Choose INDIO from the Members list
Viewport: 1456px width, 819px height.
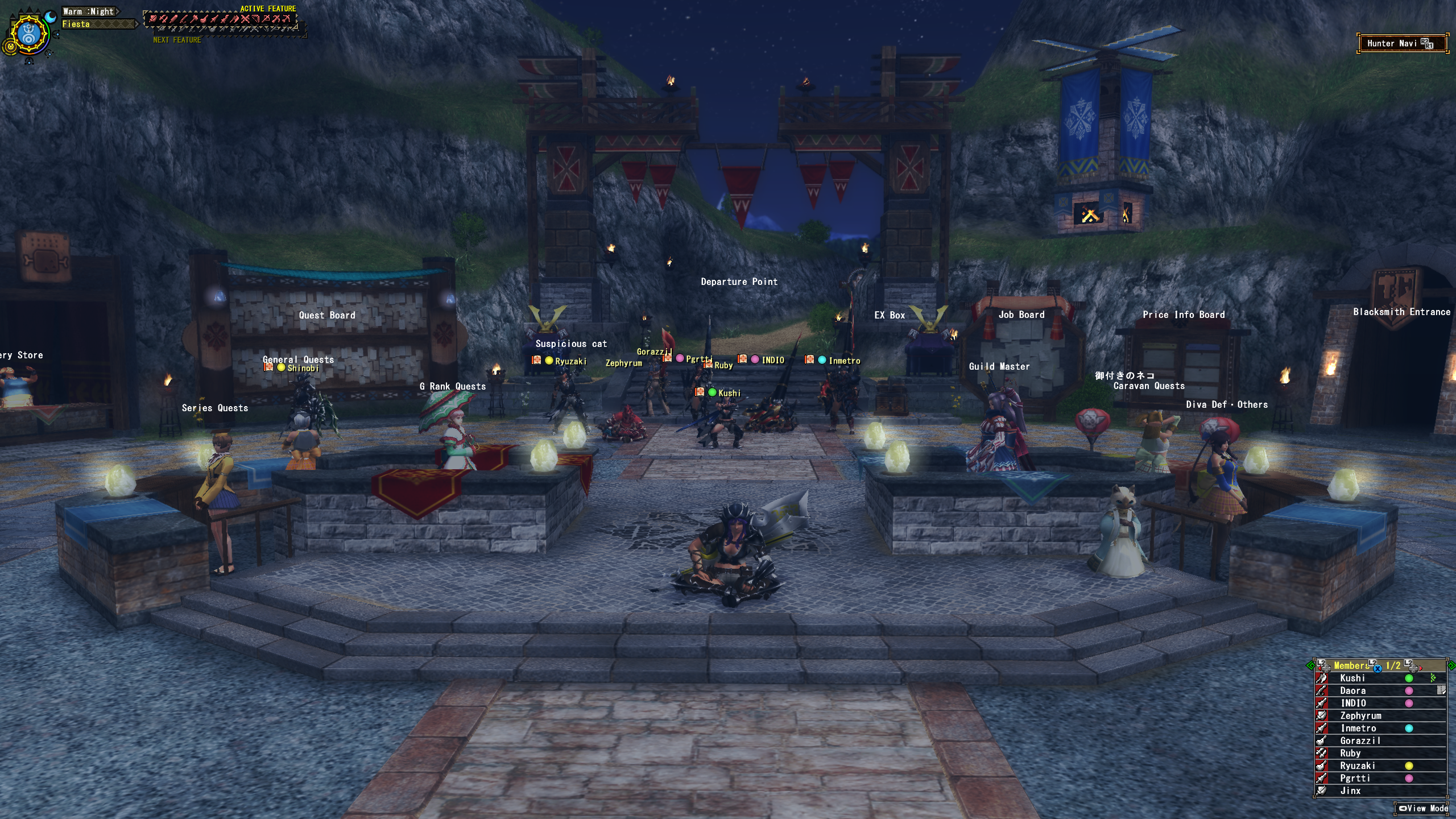pos(1353,703)
